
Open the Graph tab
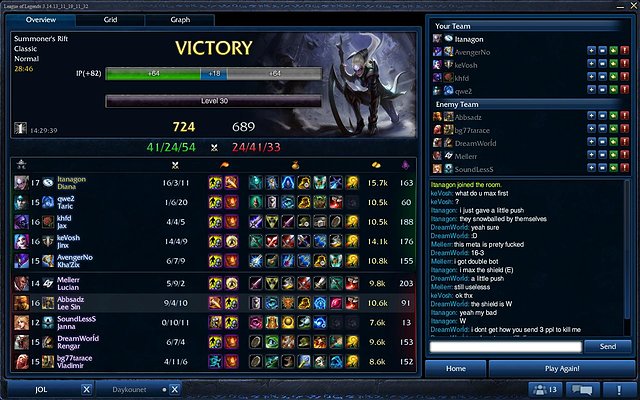pyautogui.click(x=180, y=19)
